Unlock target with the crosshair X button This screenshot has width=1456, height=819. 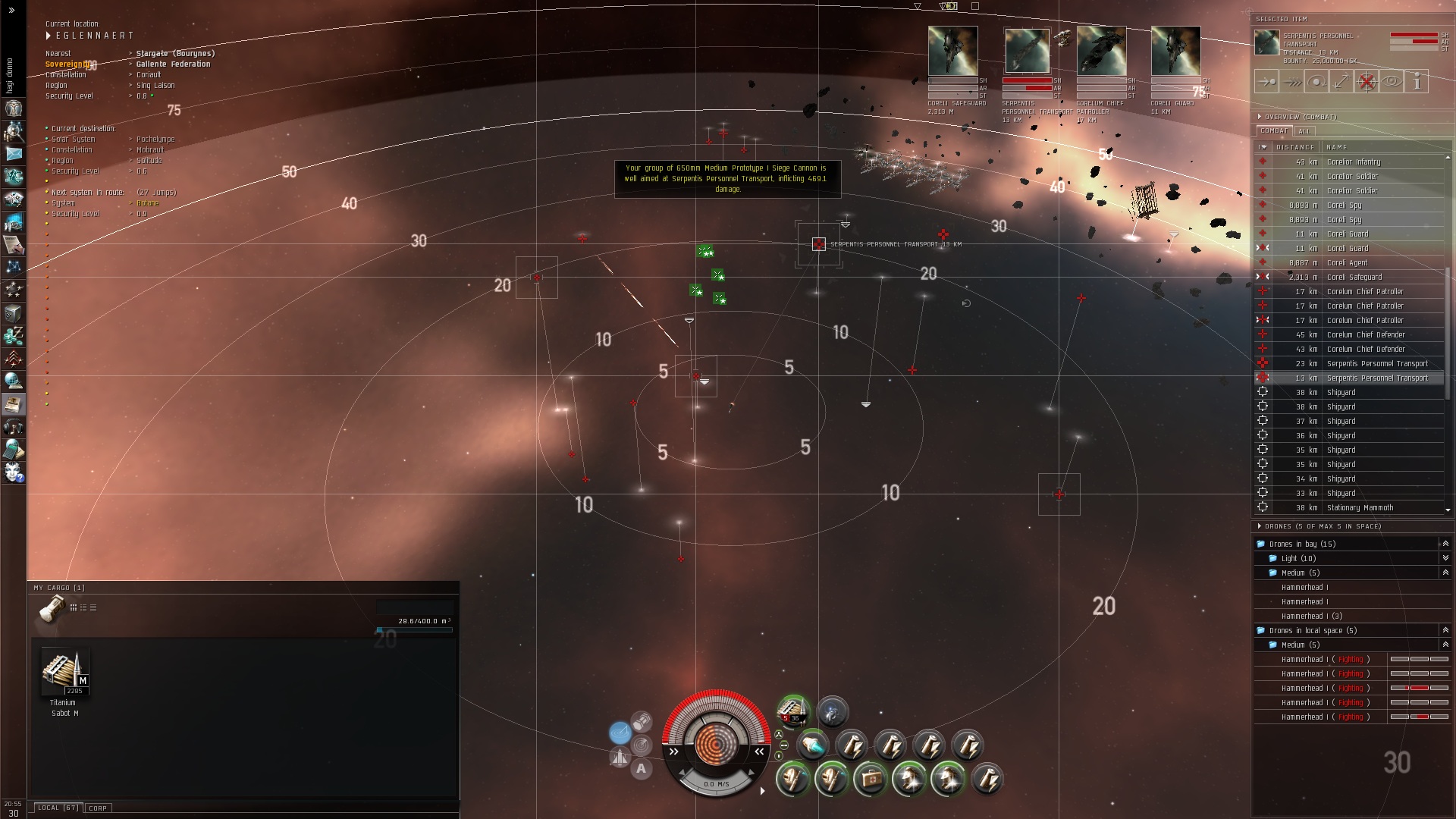point(1367,82)
